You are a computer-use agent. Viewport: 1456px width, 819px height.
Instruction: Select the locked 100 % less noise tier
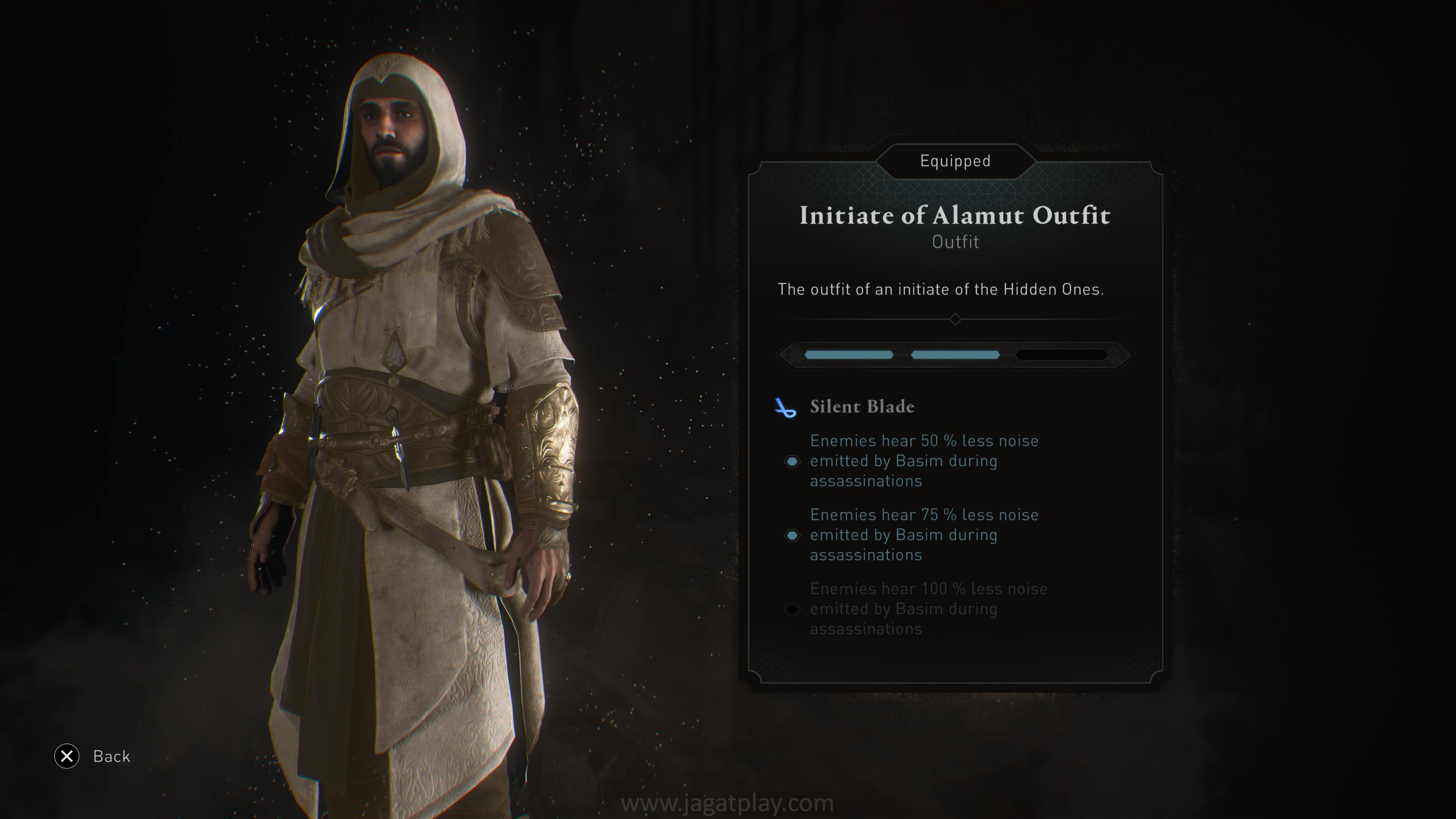tap(928, 609)
